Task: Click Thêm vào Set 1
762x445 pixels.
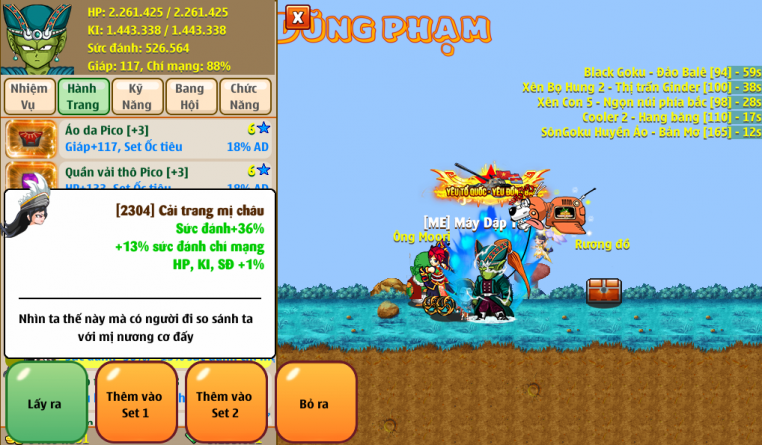Action: pos(135,403)
